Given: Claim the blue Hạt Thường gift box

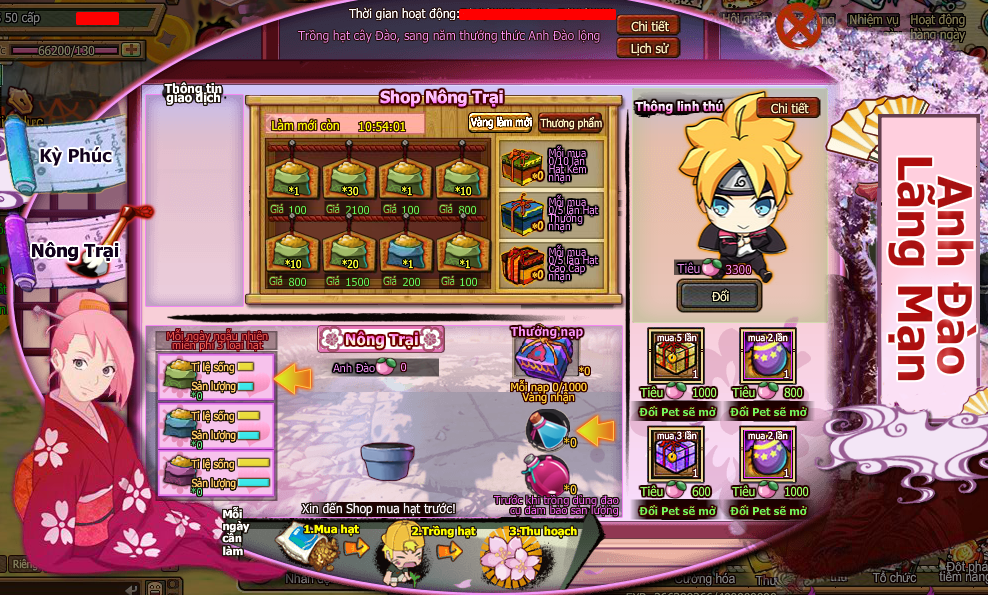Looking at the screenshot, I should [522, 213].
